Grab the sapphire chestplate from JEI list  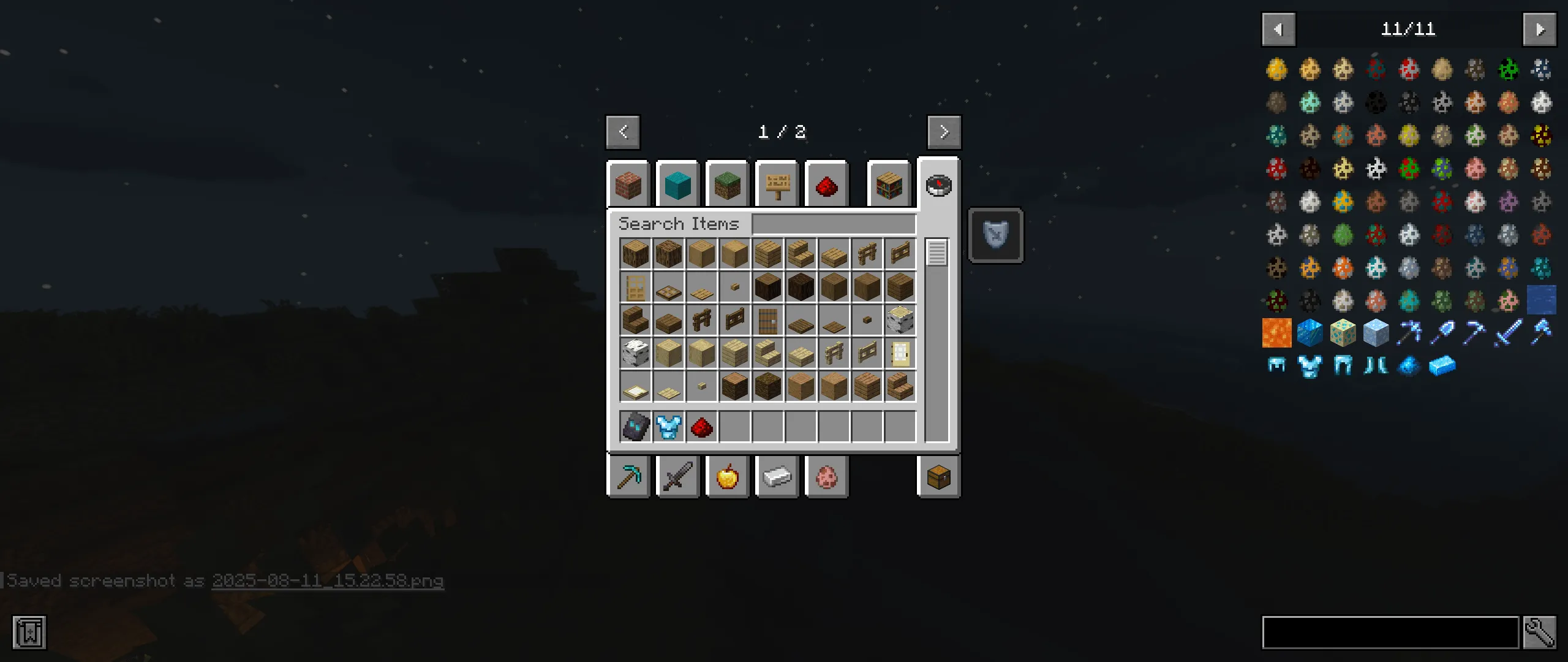coord(1311,366)
